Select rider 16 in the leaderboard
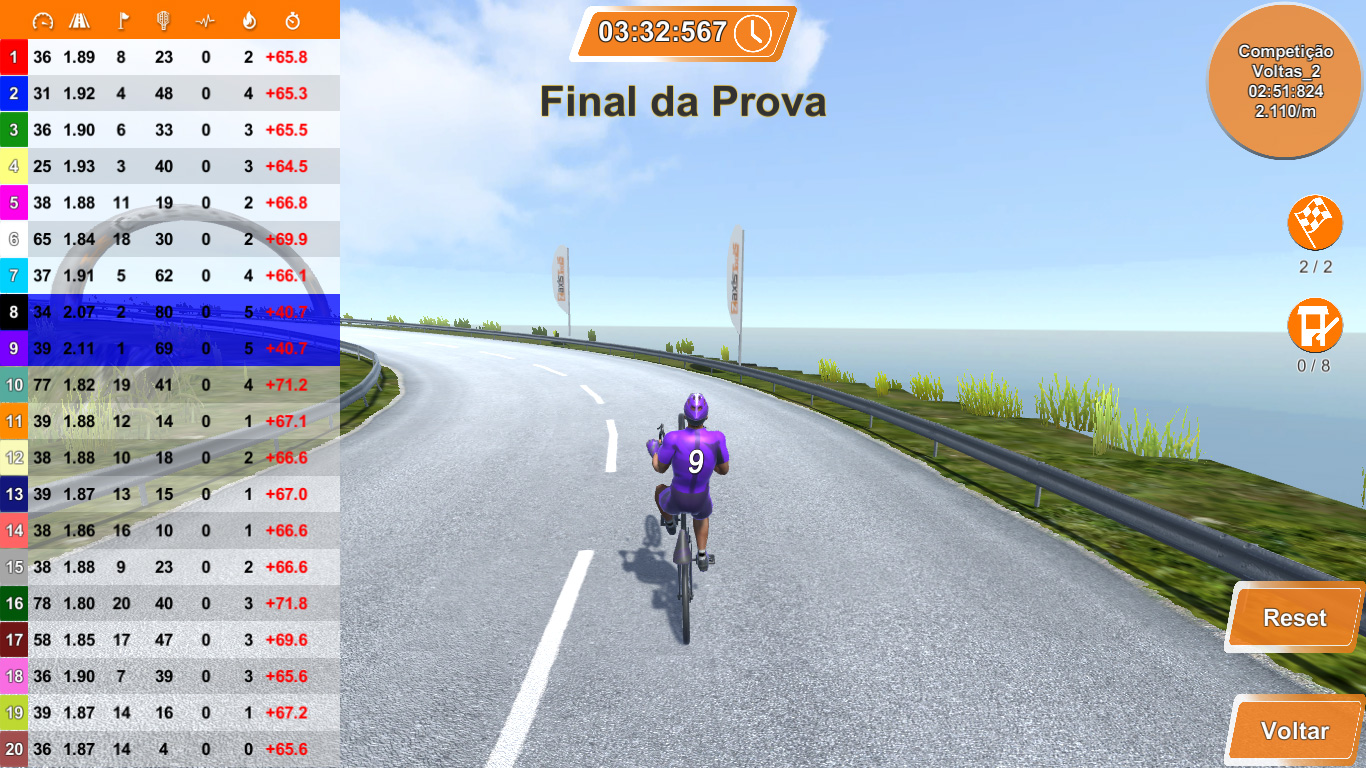 [170, 603]
